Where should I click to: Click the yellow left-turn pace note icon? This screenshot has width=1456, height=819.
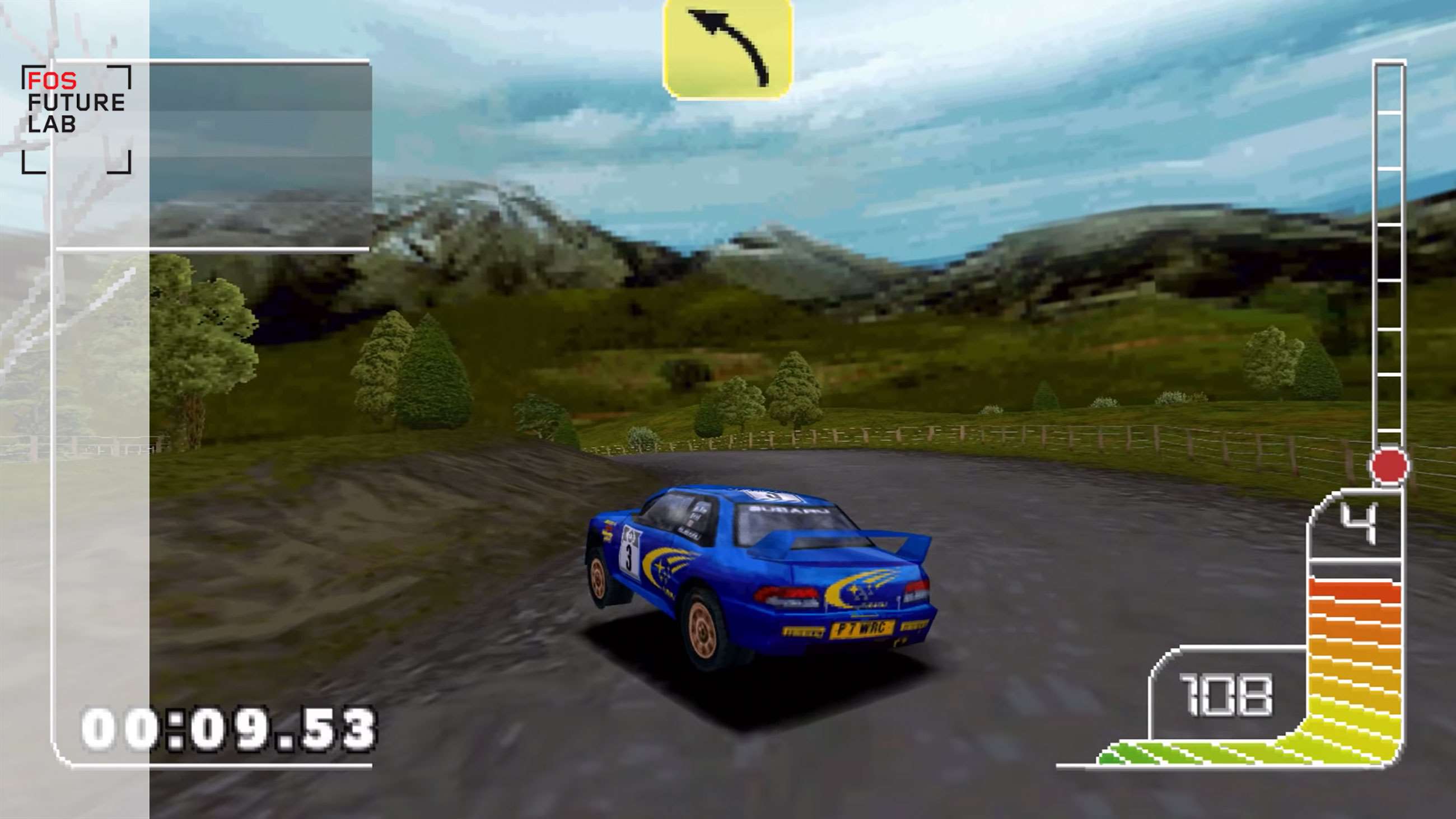pos(728,49)
